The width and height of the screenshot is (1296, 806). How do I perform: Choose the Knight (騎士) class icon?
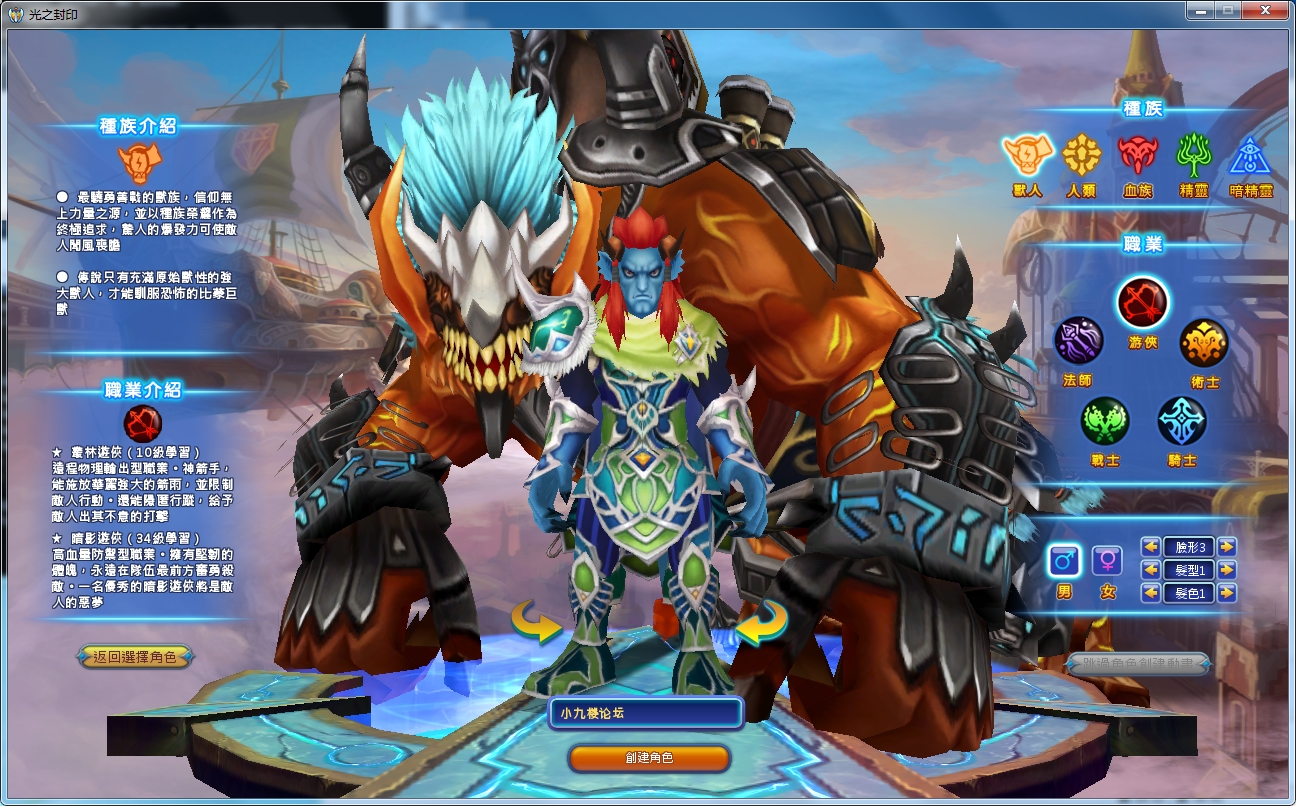pyautogui.click(x=1182, y=420)
